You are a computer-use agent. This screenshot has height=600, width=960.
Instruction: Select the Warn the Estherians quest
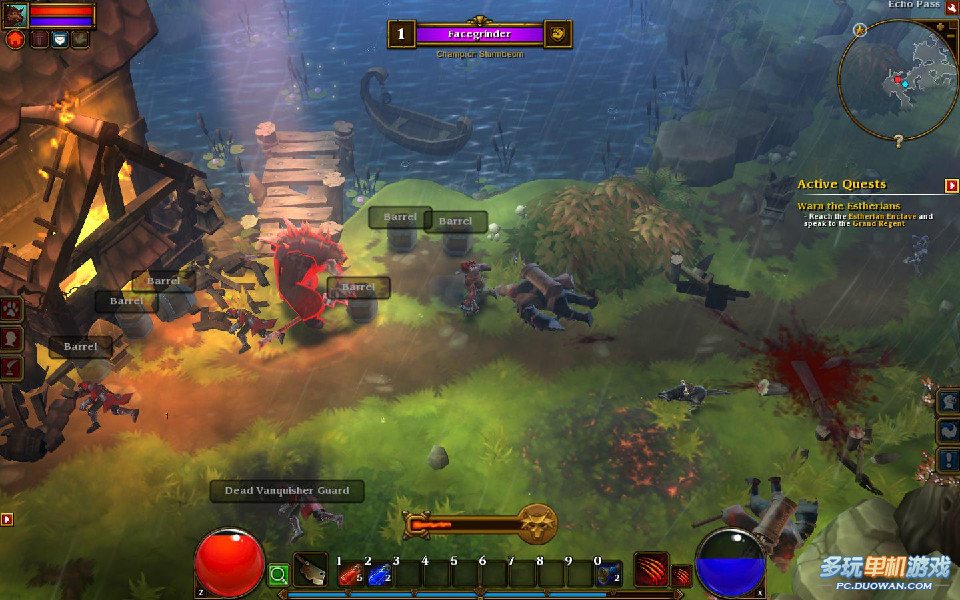tap(848, 206)
